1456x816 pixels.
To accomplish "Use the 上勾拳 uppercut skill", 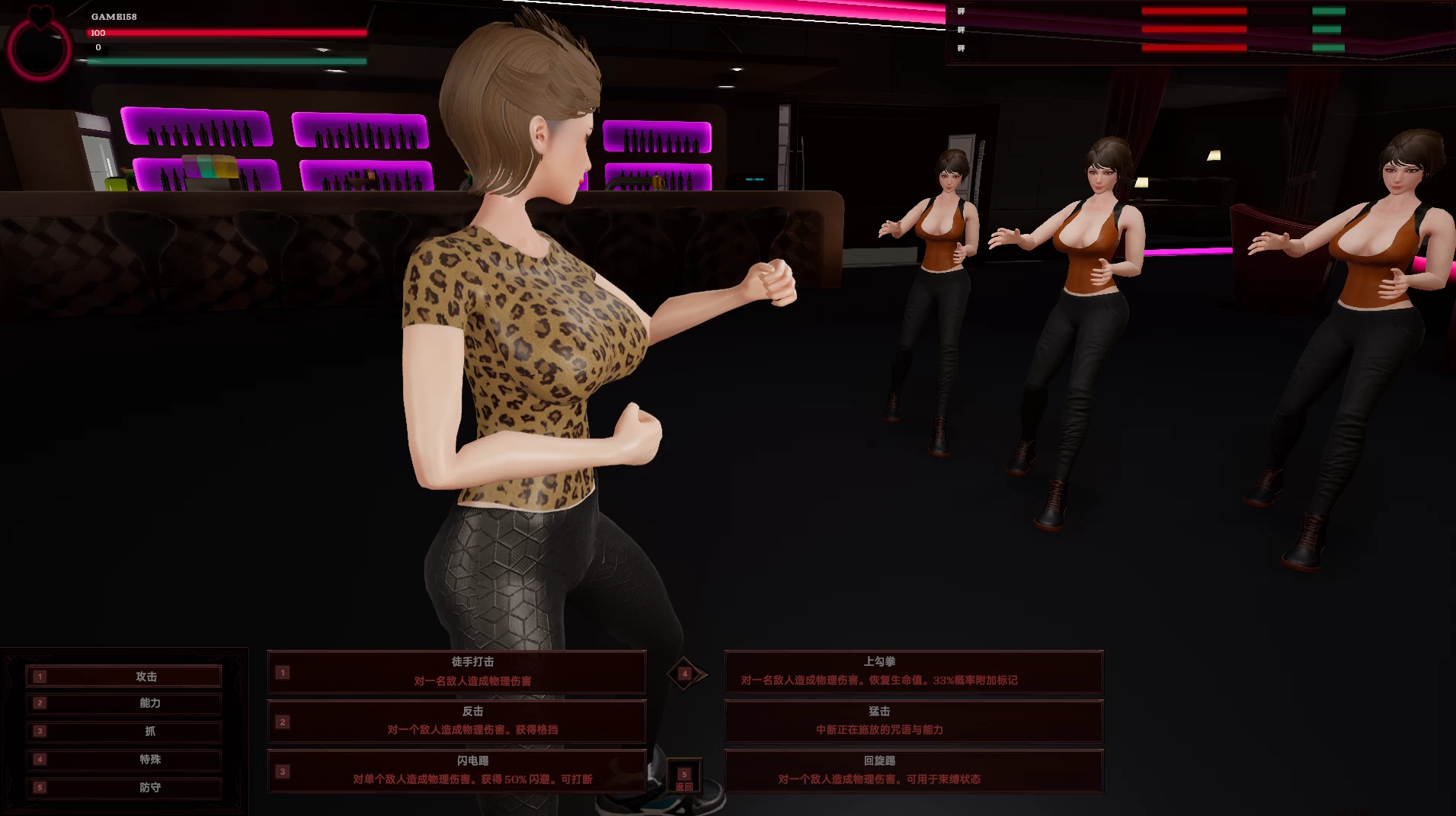I will point(914,672).
